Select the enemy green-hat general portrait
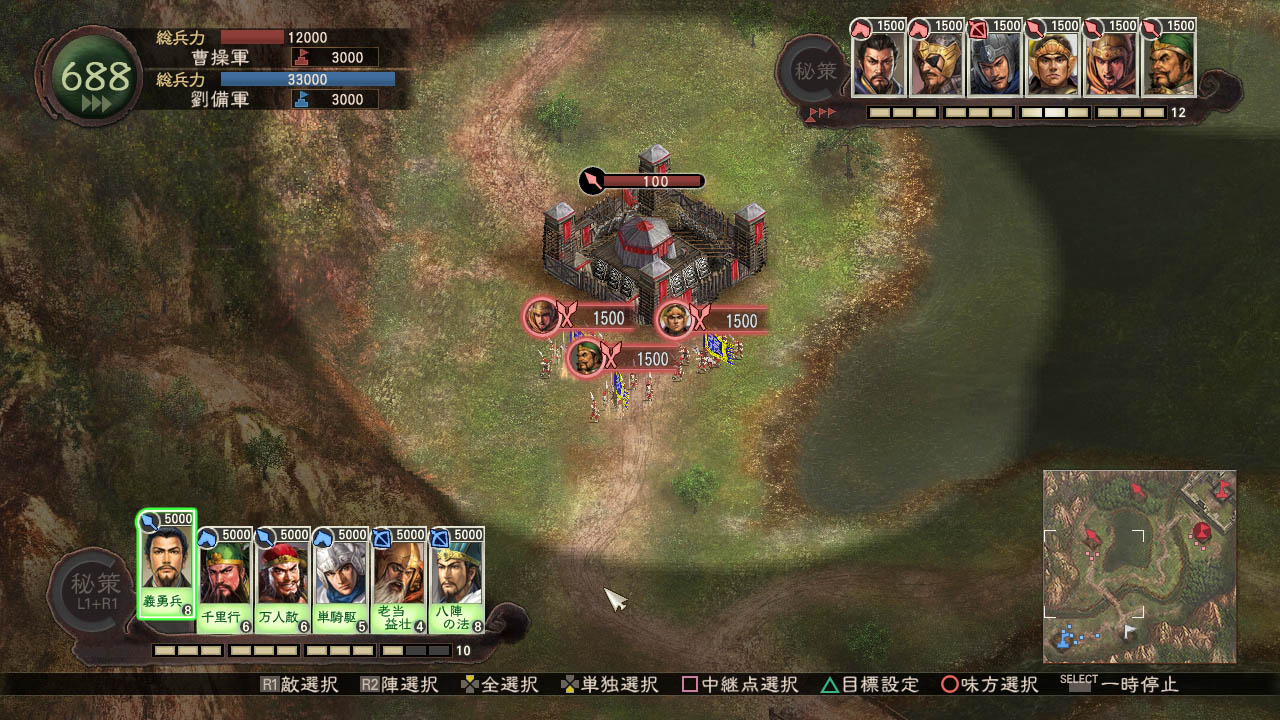 pos(1168,60)
